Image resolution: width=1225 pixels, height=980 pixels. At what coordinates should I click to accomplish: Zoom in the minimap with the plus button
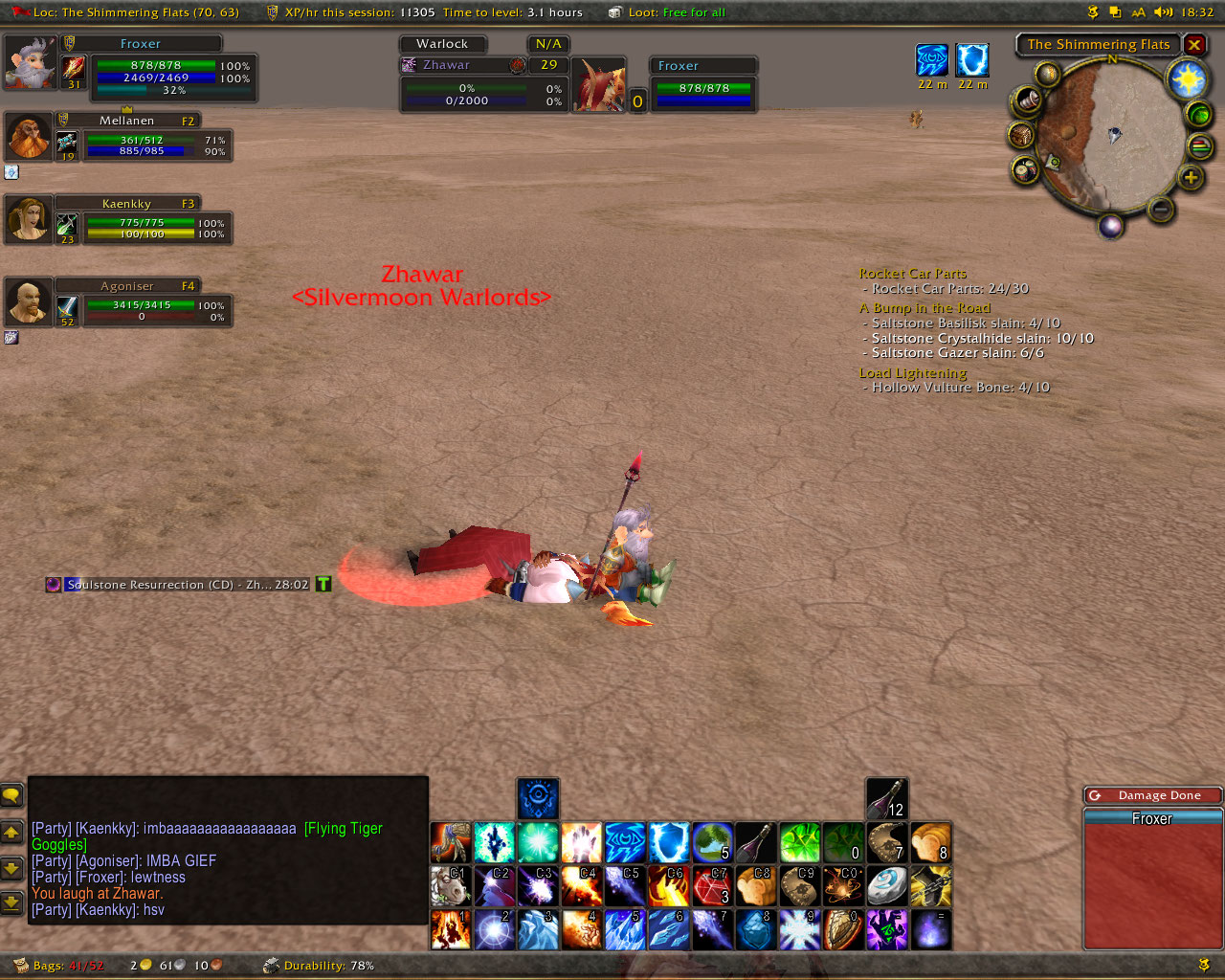coord(1191,177)
